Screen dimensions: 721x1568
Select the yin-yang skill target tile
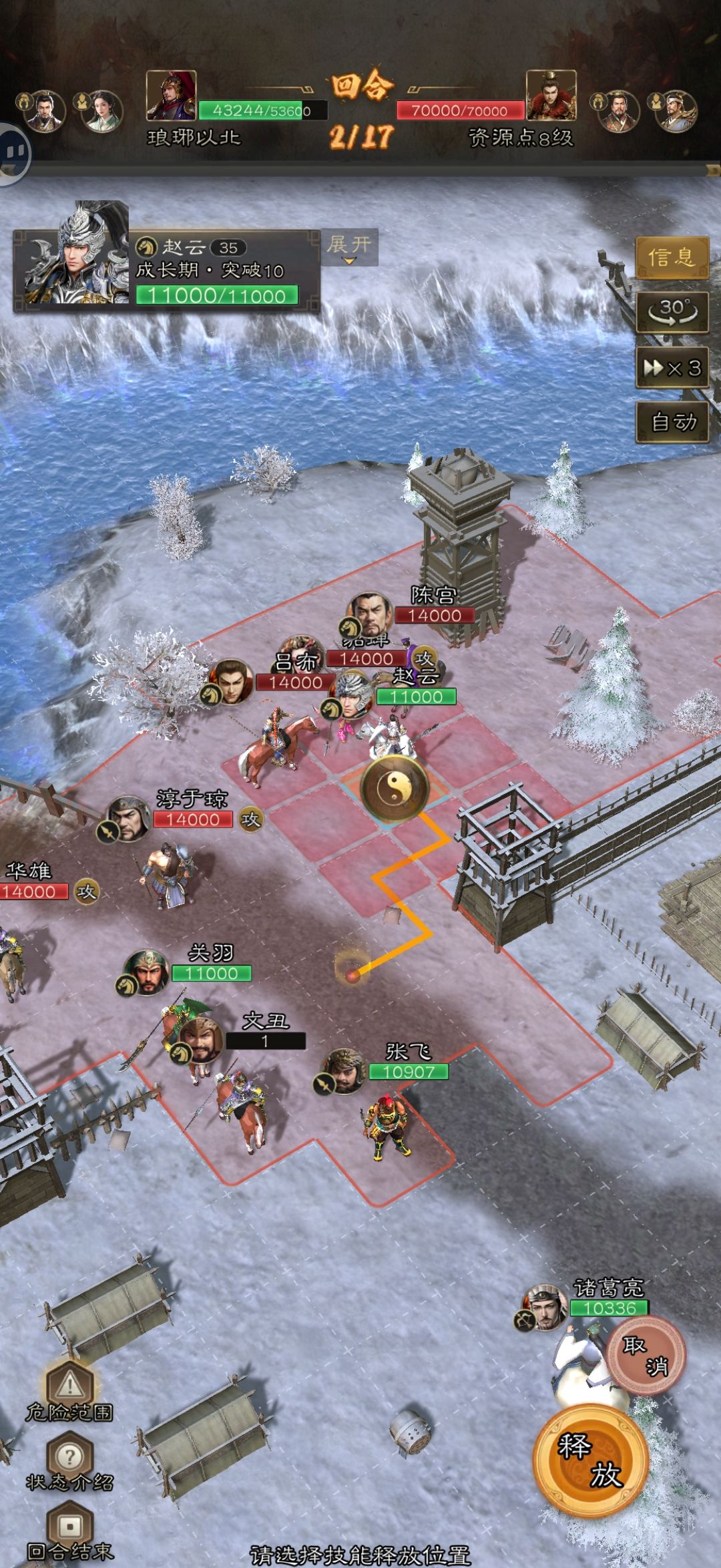(394, 788)
